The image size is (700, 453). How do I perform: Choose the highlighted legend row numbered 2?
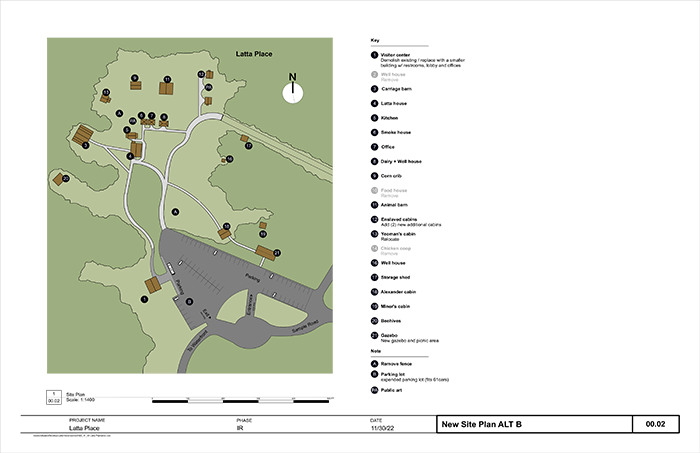click(x=374, y=75)
